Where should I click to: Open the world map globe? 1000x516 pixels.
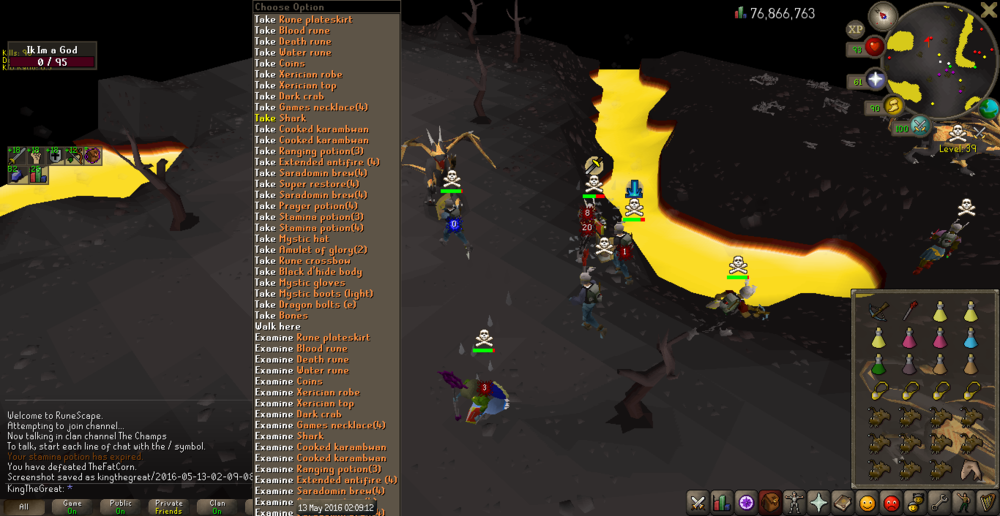[x=989, y=107]
